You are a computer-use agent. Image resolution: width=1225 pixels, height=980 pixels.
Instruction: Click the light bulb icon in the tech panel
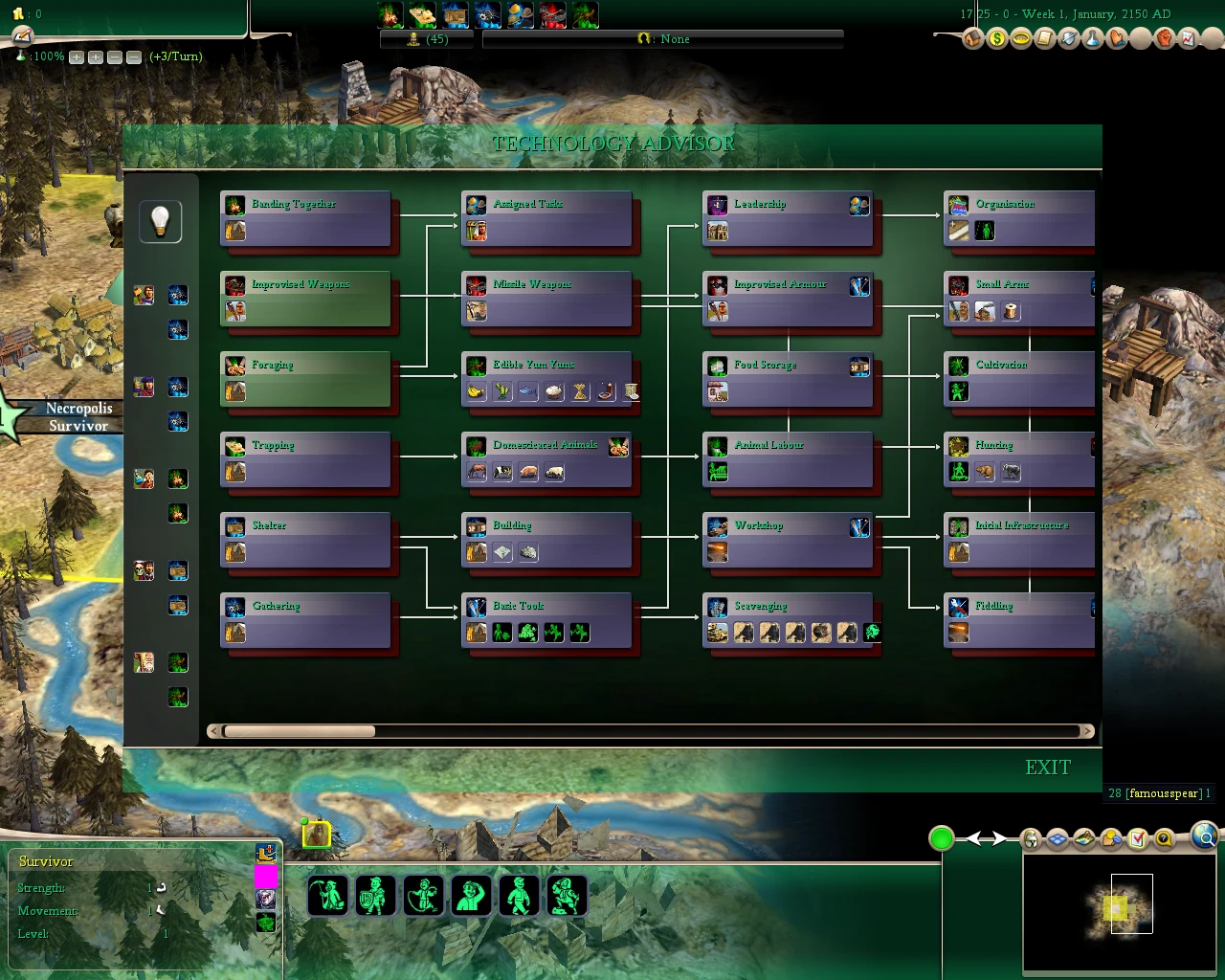pyautogui.click(x=160, y=221)
